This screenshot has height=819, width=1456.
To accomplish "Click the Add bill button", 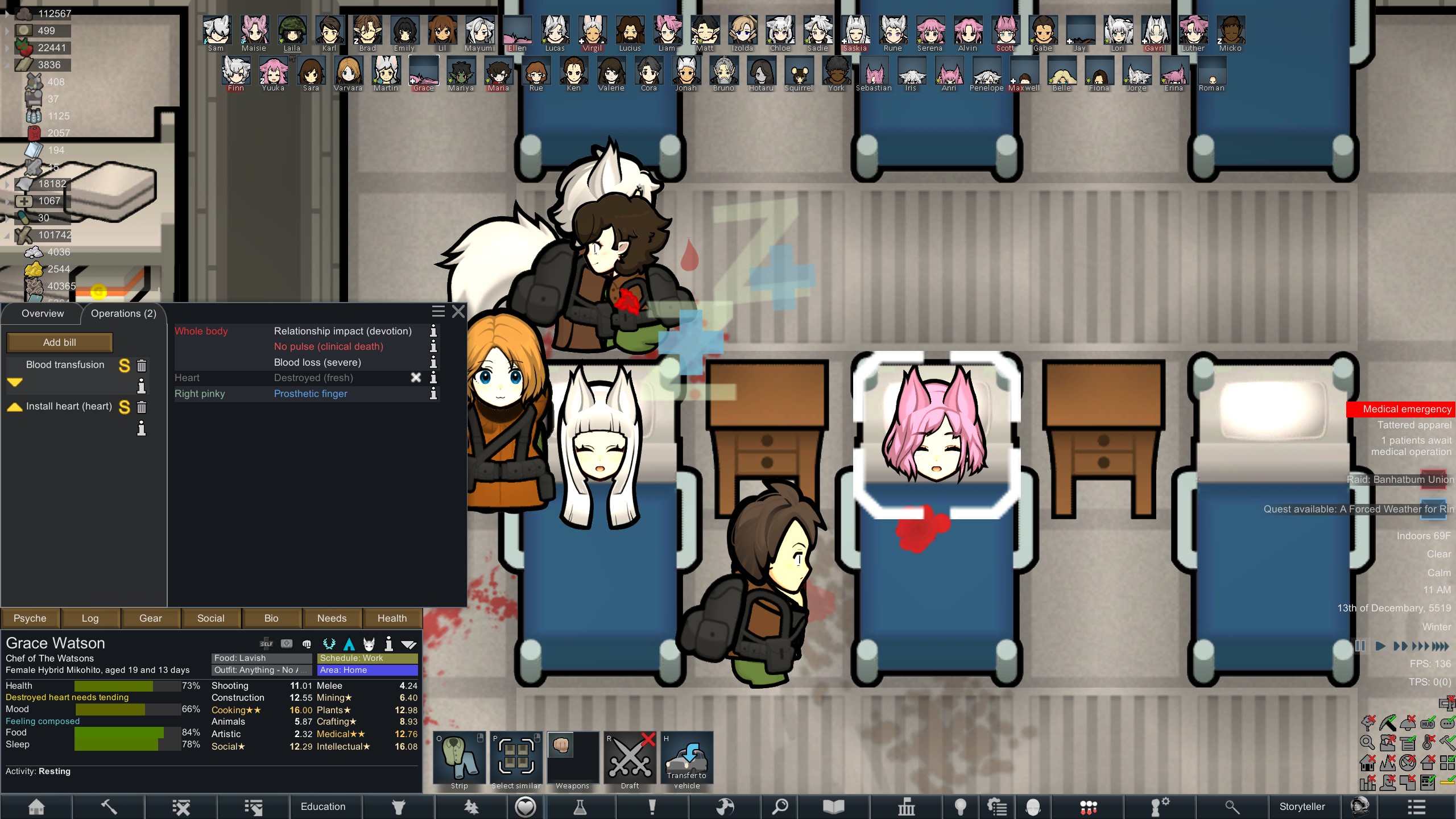I will tap(60, 342).
